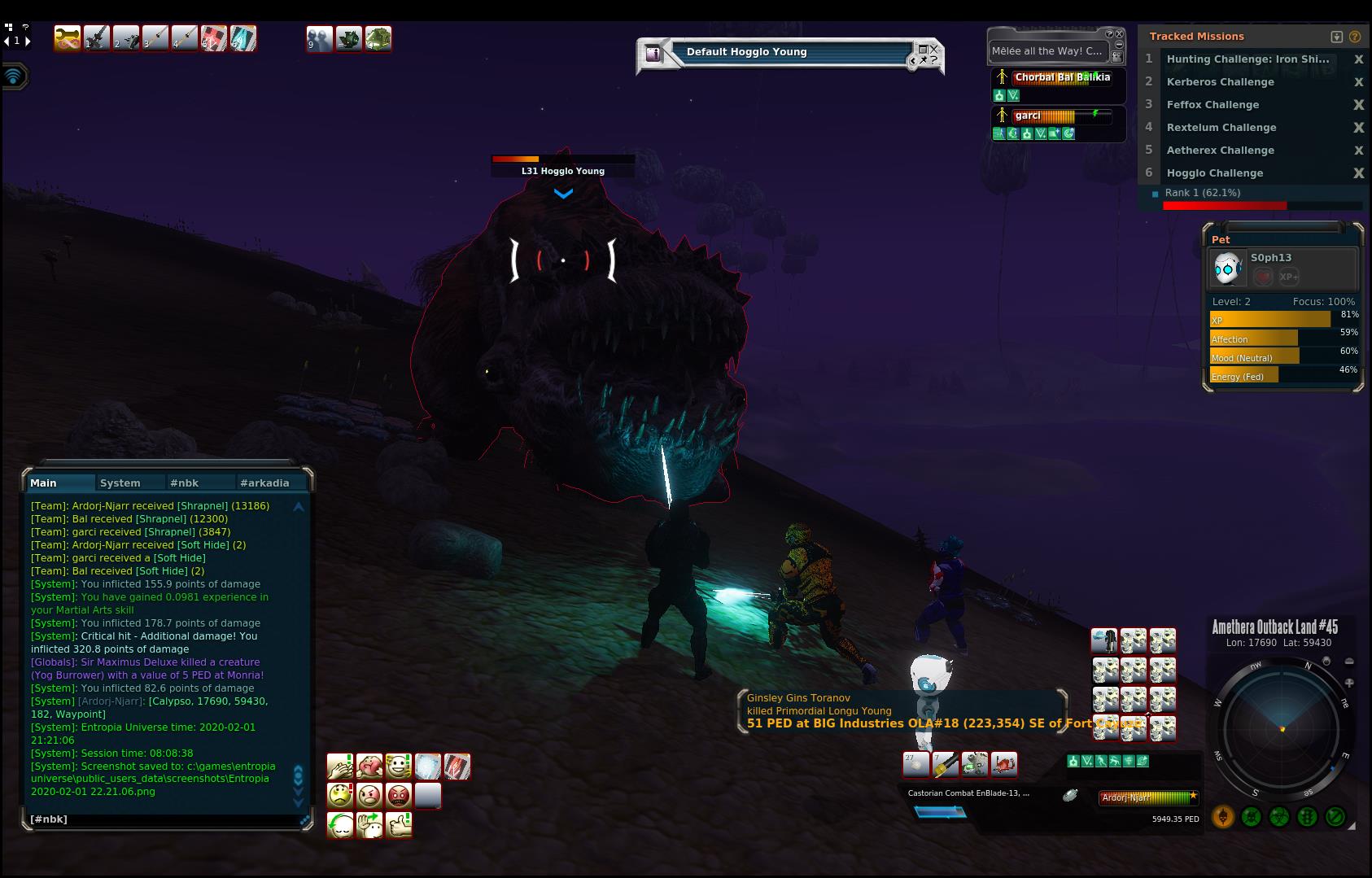Remove Kerberos Challenge from tracked missions
This screenshot has height=878, width=1372.
(1358, 82)
